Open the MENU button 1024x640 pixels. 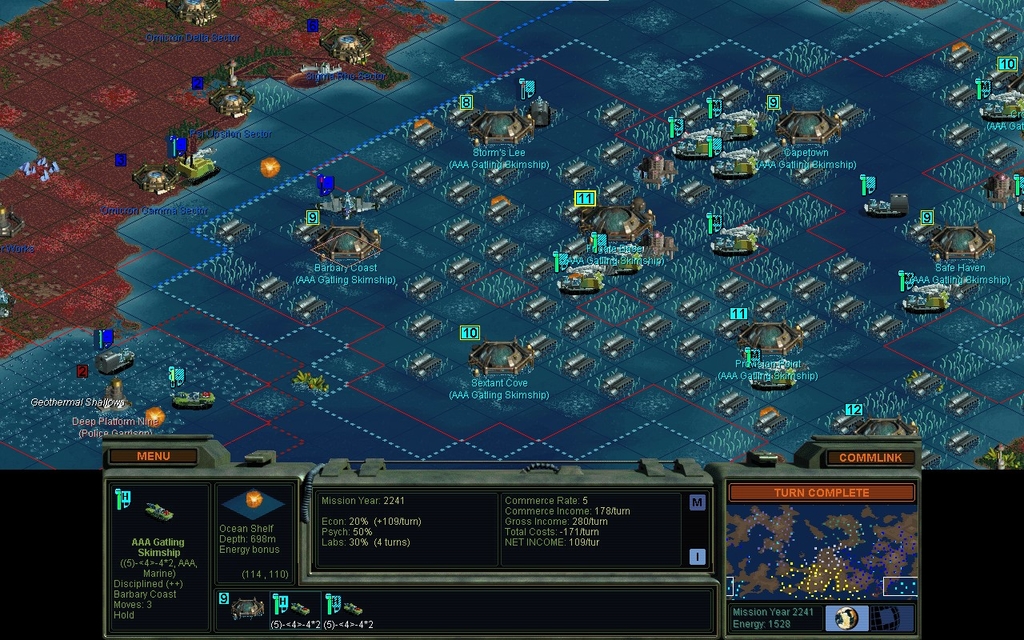point(153,456)
